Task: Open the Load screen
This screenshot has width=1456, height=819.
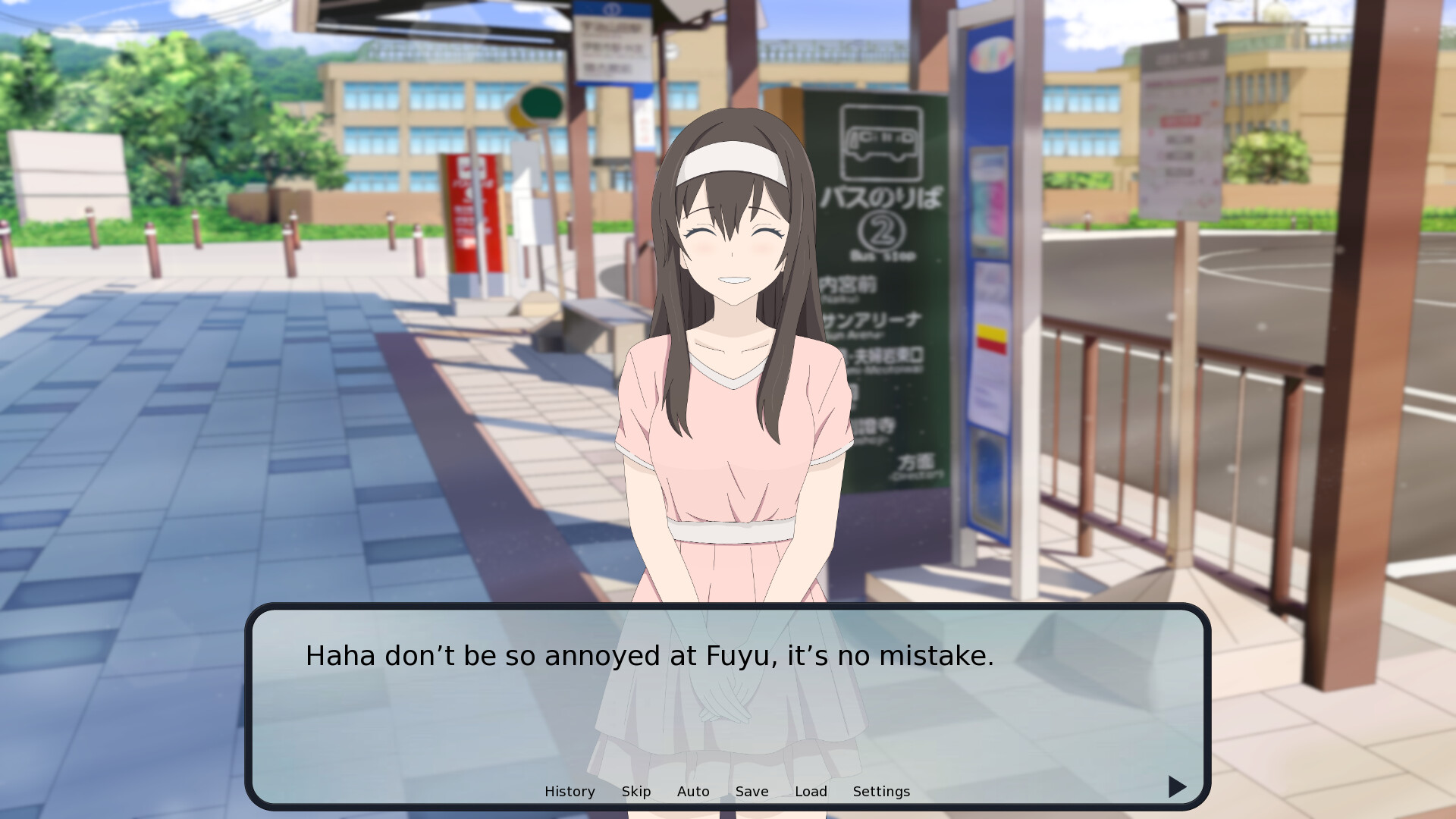Action: pos(811,792)
